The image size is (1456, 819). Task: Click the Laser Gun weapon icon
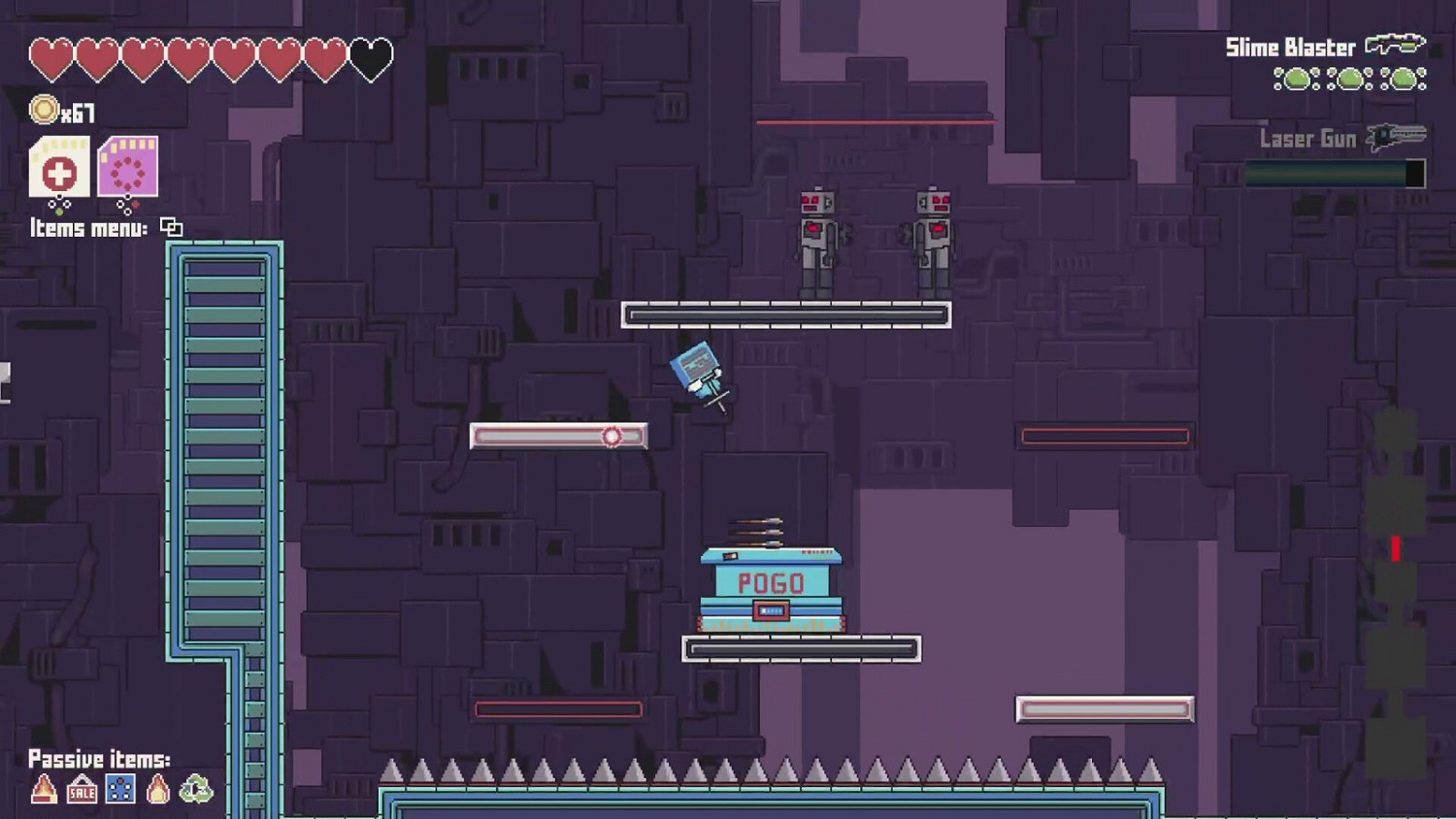[x=1395, y=137]
